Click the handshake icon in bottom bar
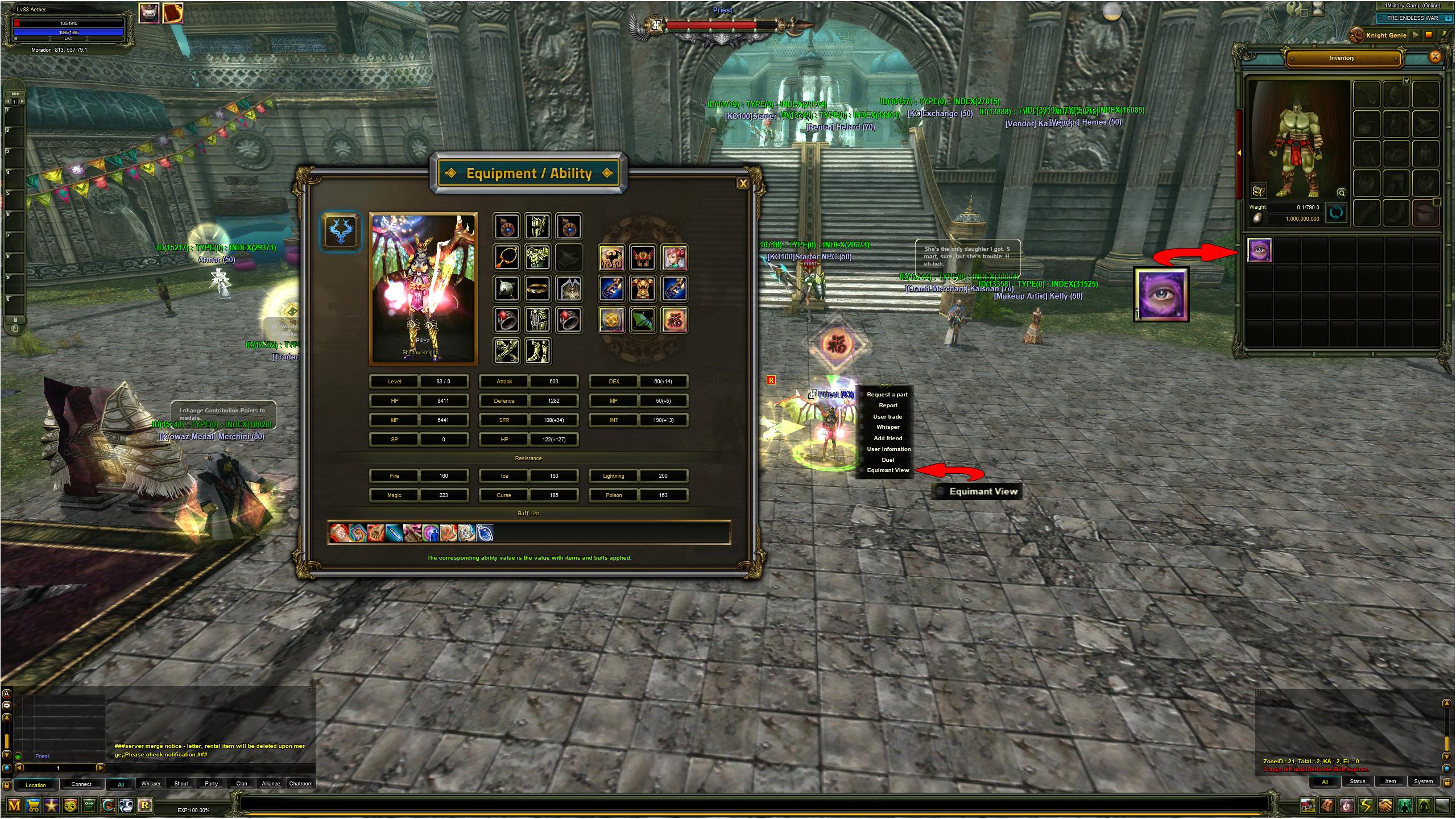This screenshot has height=819, width=1456. pyautogui.click(x=1385, y=805)
